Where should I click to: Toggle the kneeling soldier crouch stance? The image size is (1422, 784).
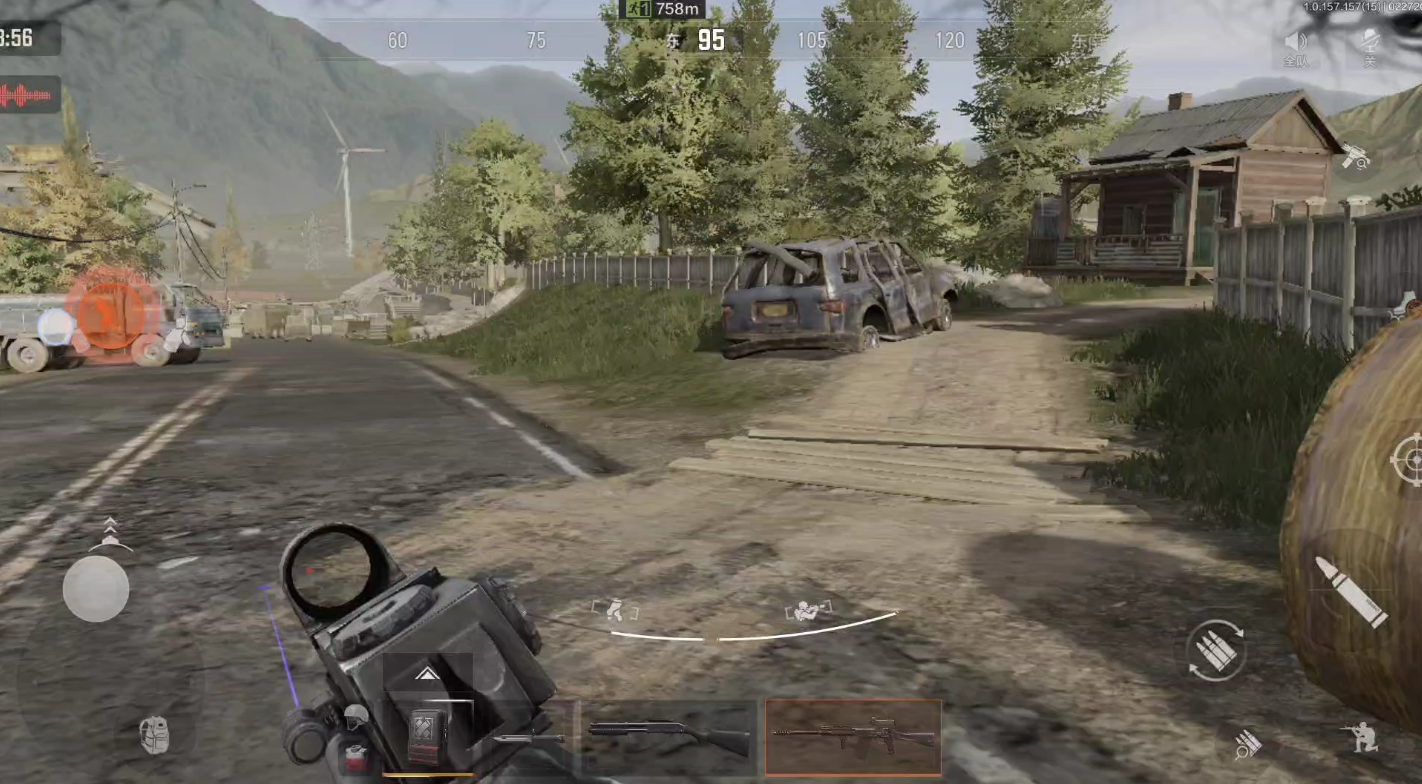1360,738
